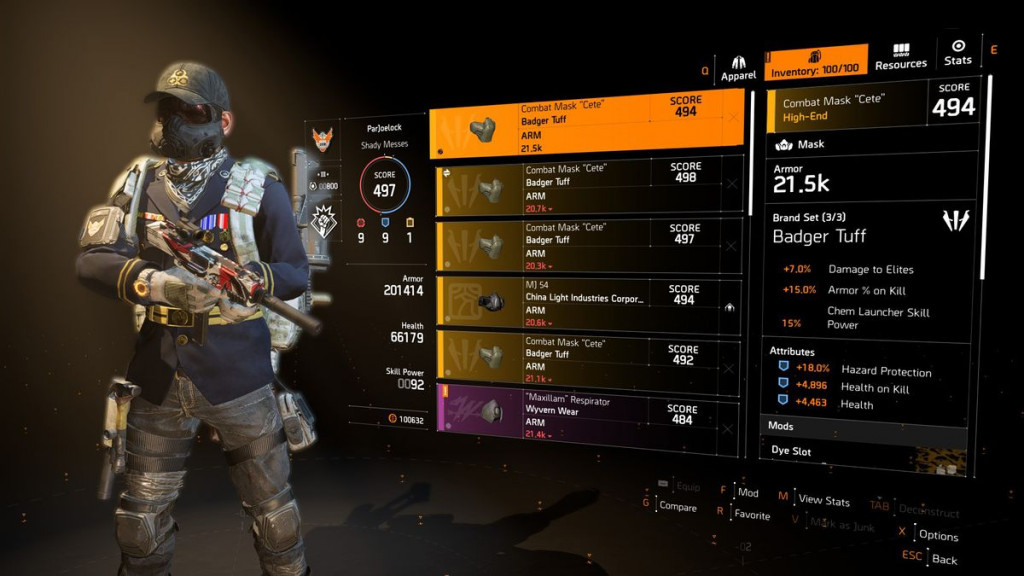
Task: Choose View Stats at the bottom
Action: [x=824, y=500]
